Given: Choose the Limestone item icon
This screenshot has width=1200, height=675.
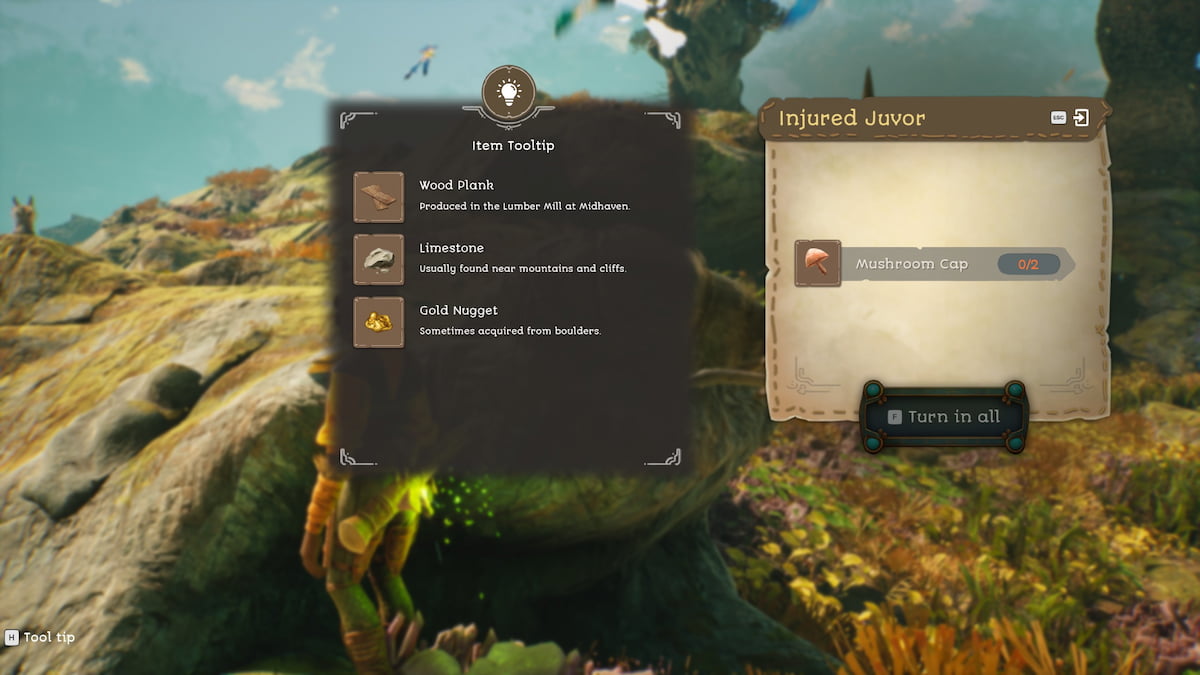Looking at the screenshot, I should (x=379, y=260).
